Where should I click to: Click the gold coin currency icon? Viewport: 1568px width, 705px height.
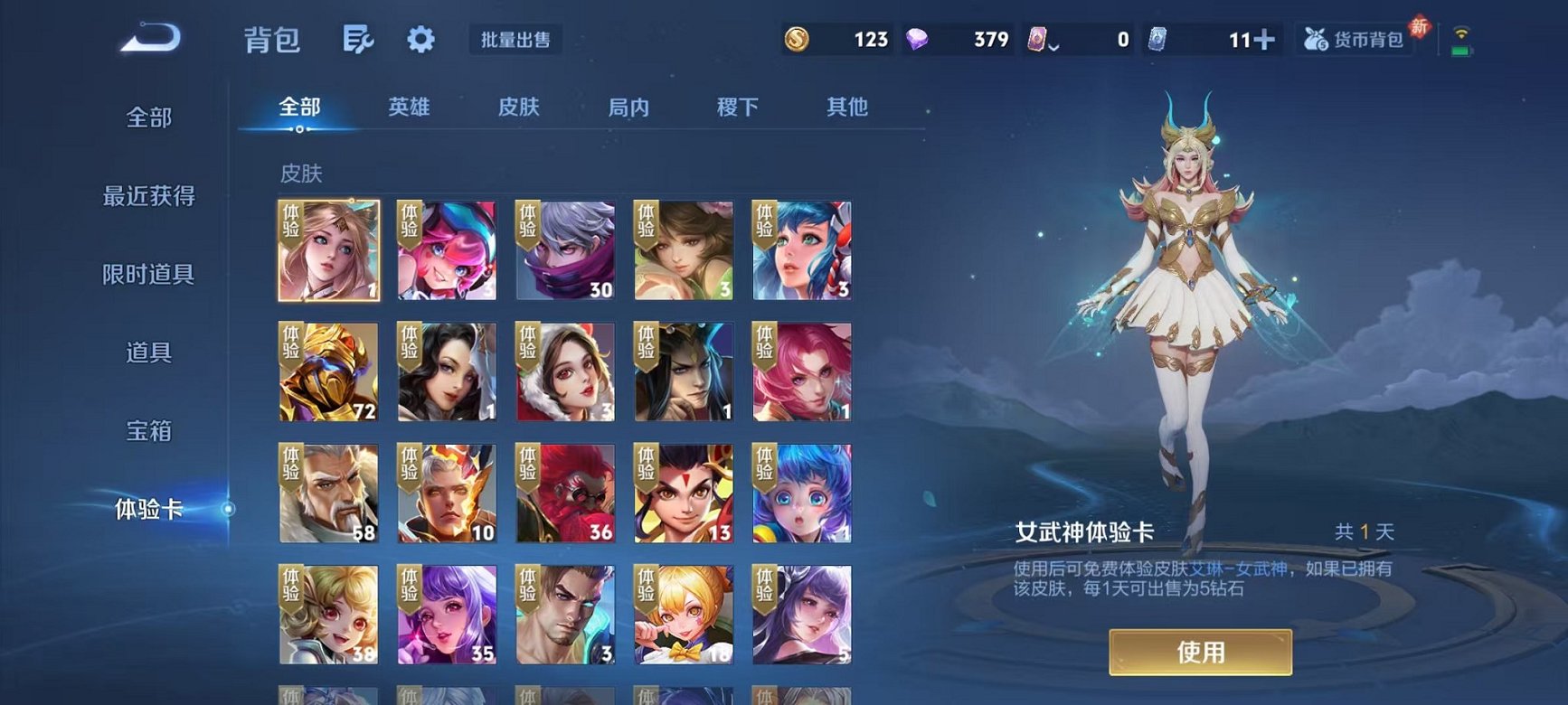(x=799, y=39)
